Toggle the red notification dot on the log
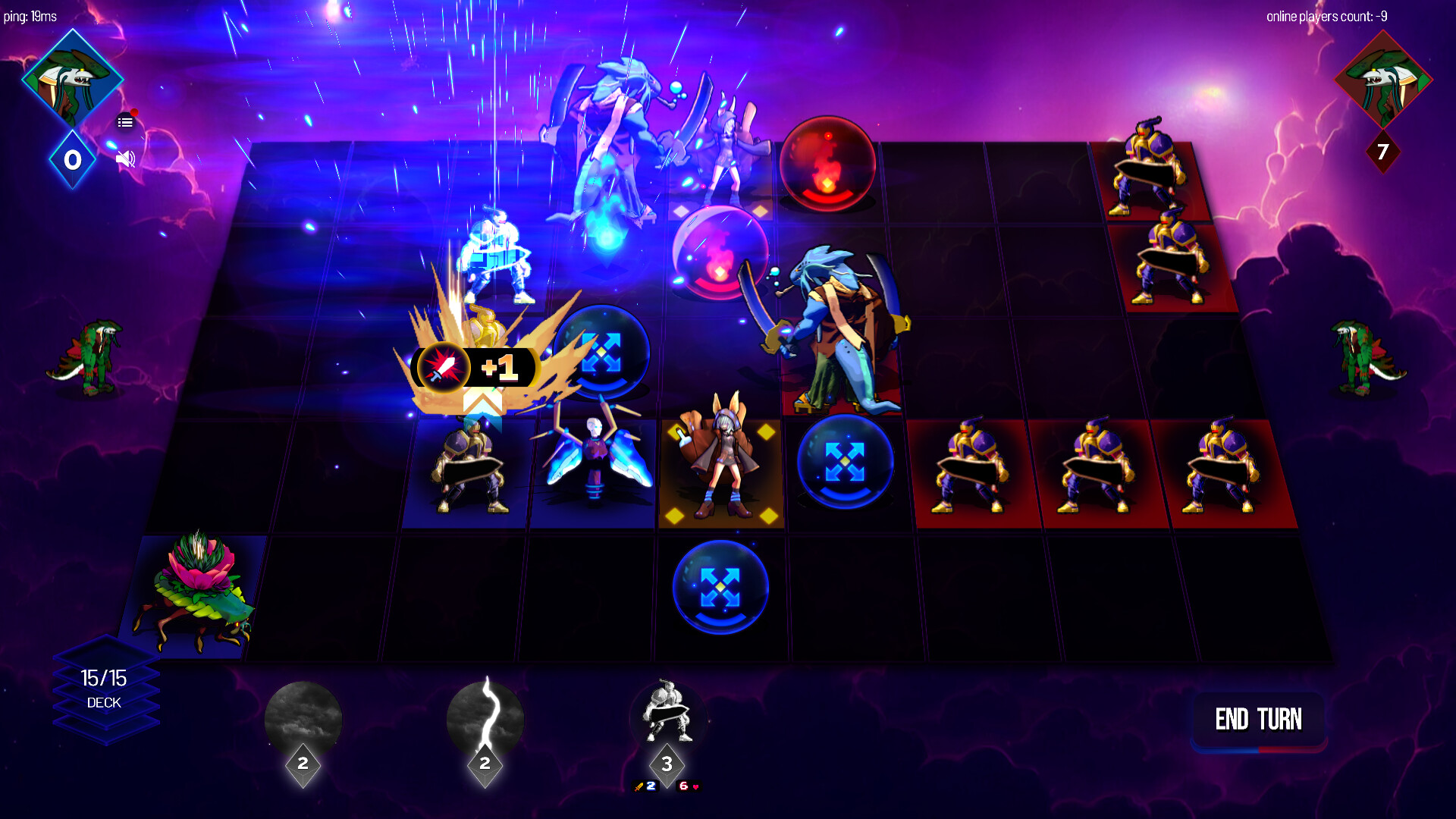1456x819 pixels. [x=133, y=111]
